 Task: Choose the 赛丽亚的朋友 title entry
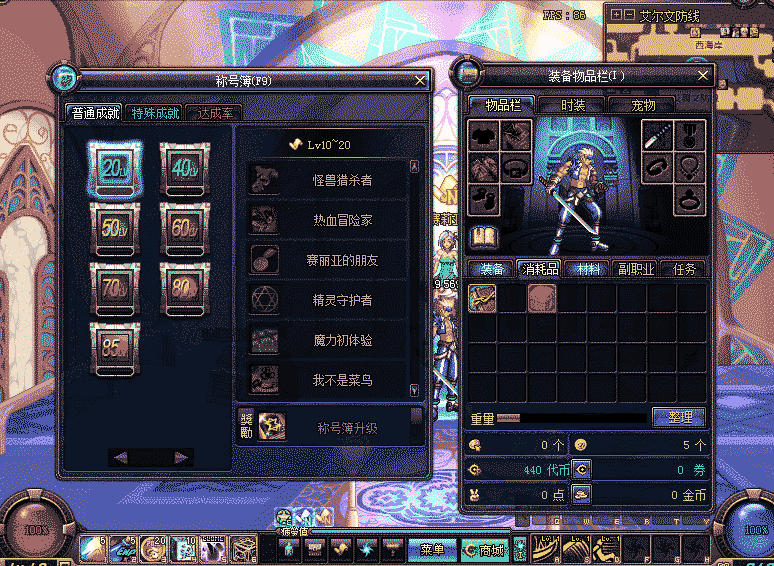(328, 260)
